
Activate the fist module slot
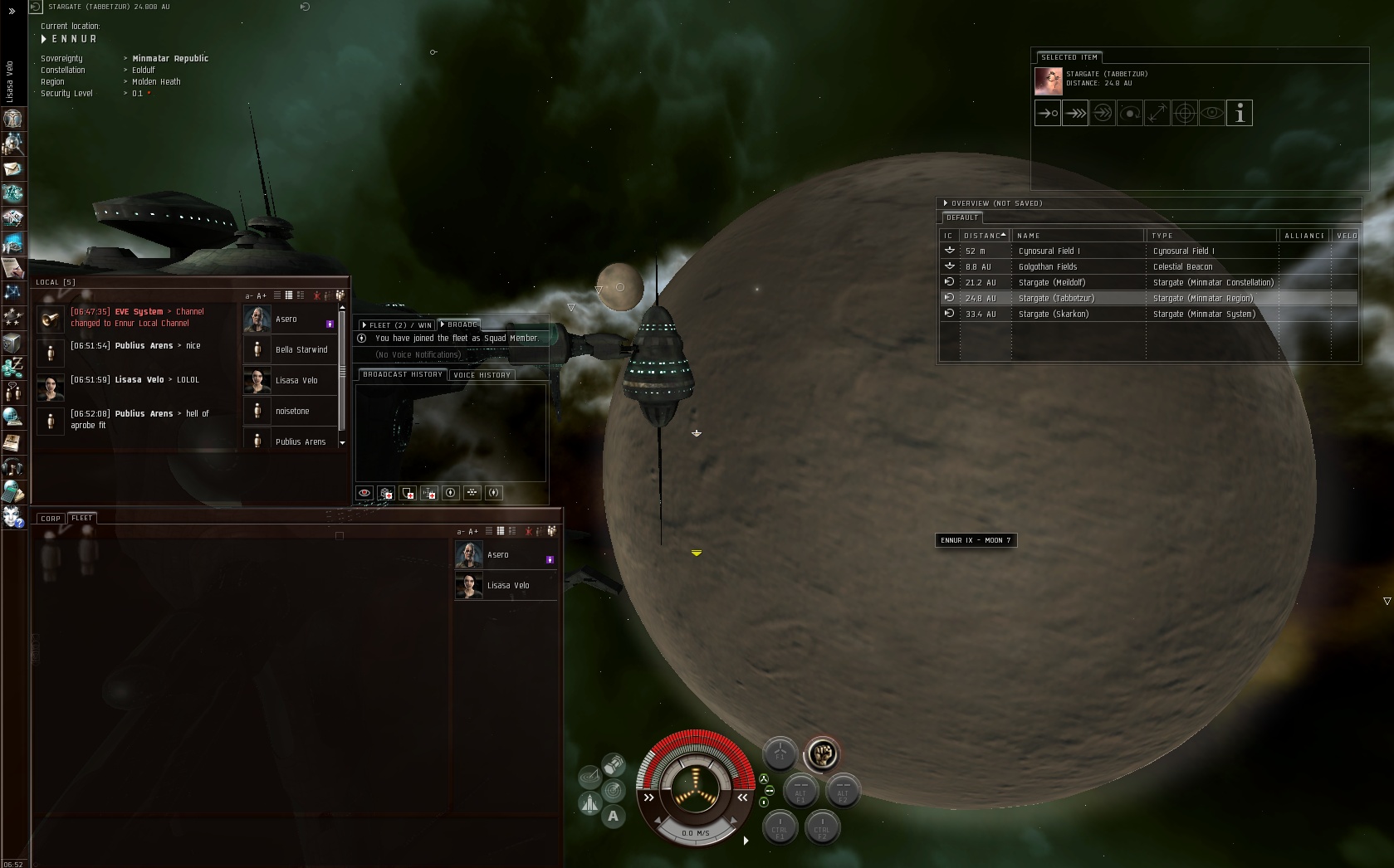pyautogui.click(x=822, y=753)
